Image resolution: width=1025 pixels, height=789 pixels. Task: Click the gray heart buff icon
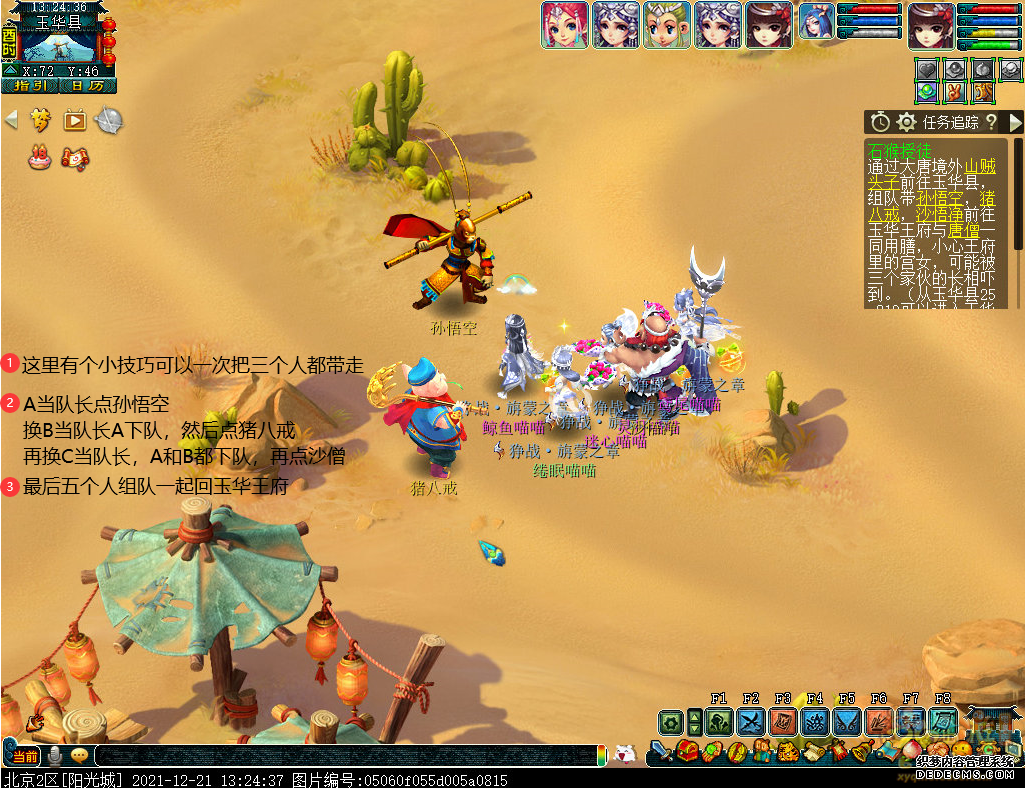click(x=929, y=70)
